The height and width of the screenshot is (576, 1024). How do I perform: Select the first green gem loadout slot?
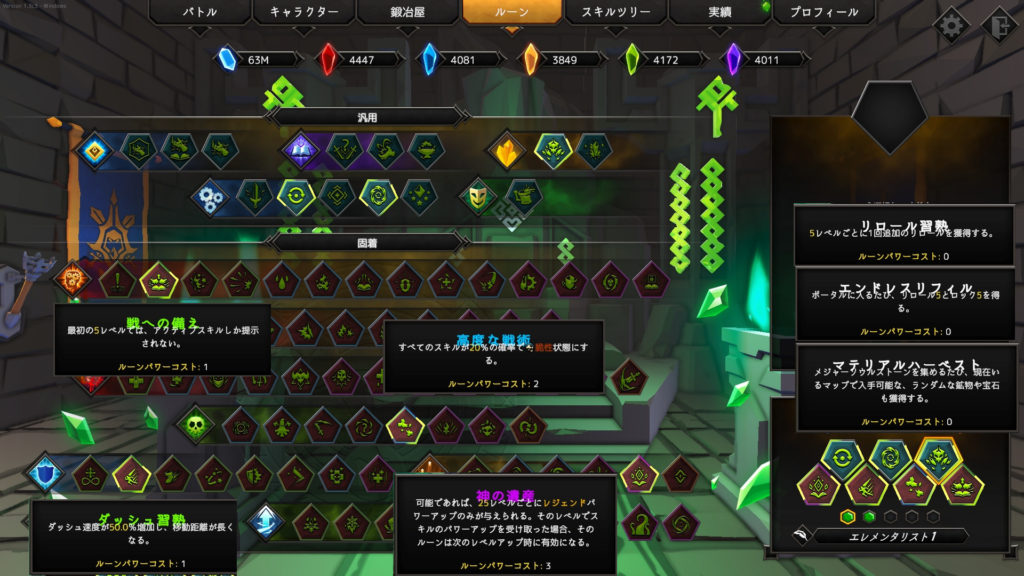(x=848, y=516)
